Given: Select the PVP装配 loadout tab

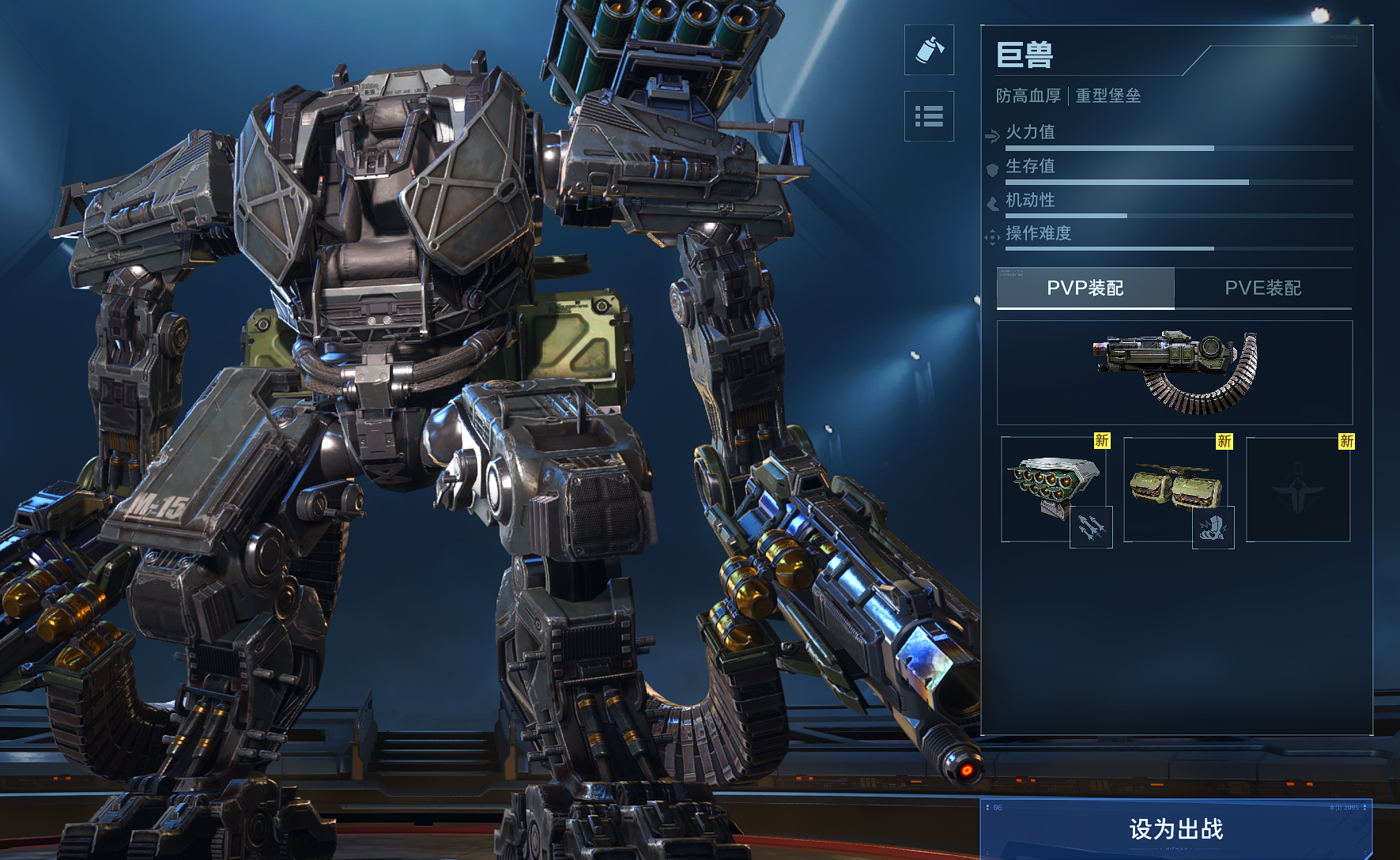Looking at the screenshot, I should pos(1085,288).
